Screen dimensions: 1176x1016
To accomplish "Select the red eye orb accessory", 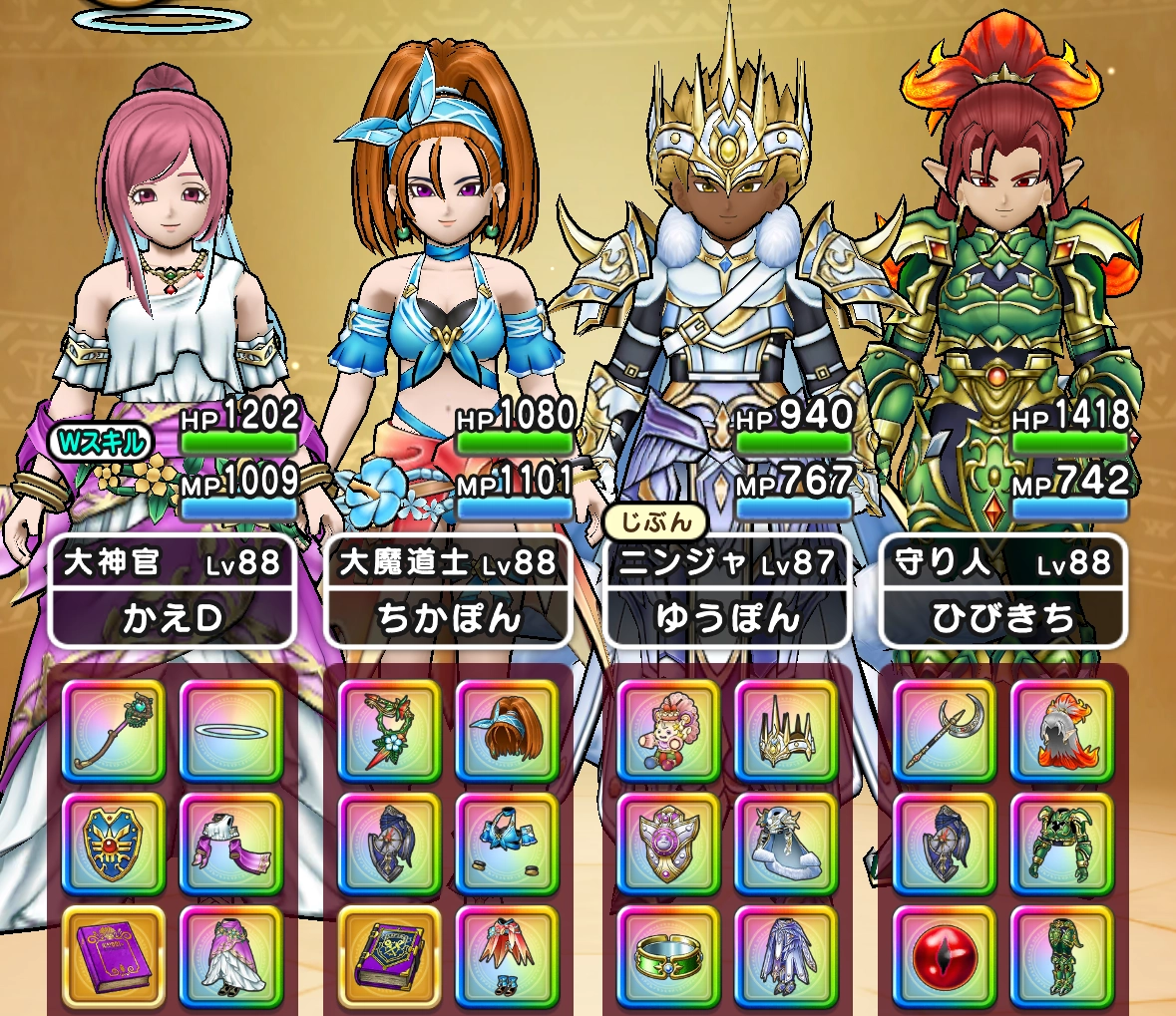I will click(x=945, y=955).
